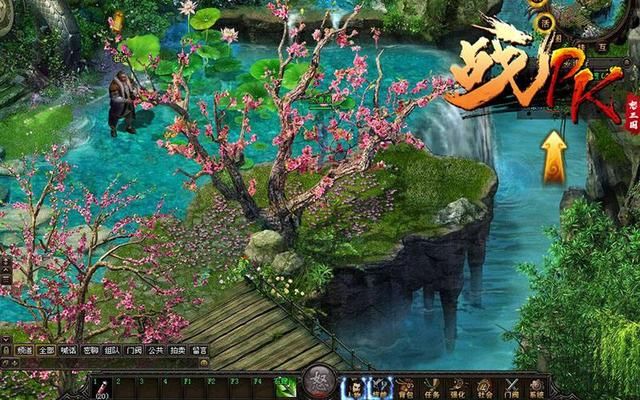Viewport: 640px width, 400px height.
Task: Click the golden up arrow icon
Action: tap(553, 156)
